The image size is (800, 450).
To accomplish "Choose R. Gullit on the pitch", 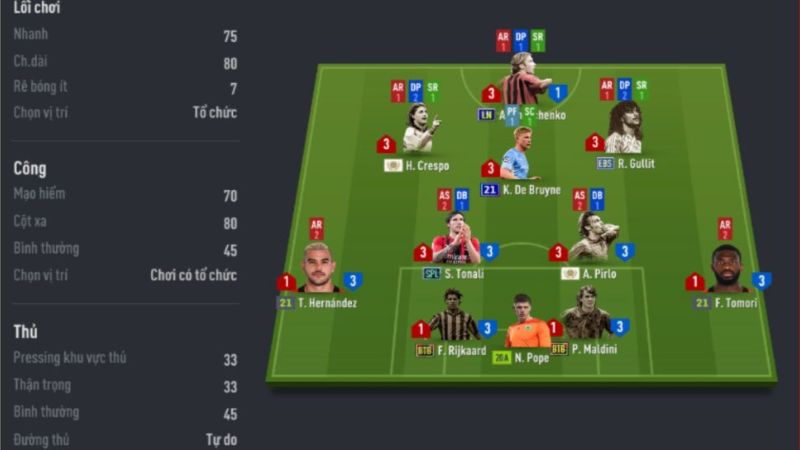I will pos(624,130).
